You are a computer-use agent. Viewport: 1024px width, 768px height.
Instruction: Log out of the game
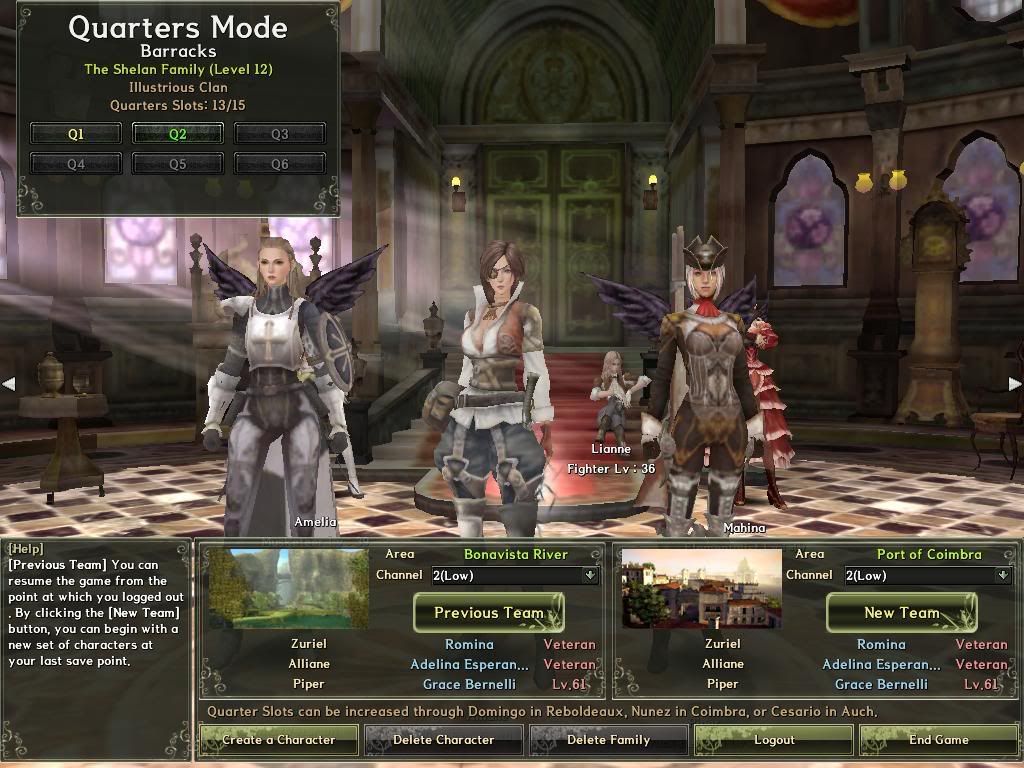[774, 740]
